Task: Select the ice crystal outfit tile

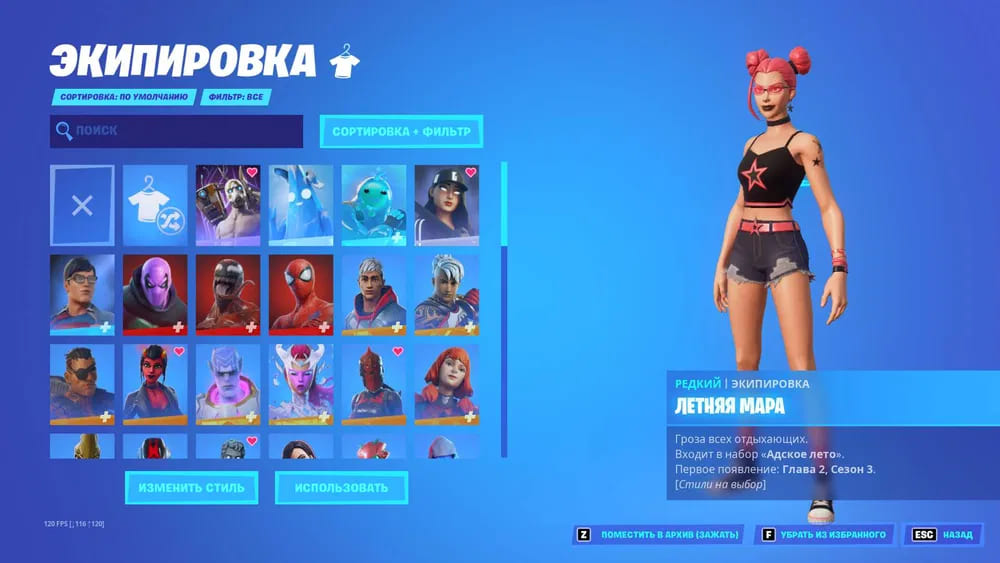Action: pyautogui.click(x=301, y=206)
